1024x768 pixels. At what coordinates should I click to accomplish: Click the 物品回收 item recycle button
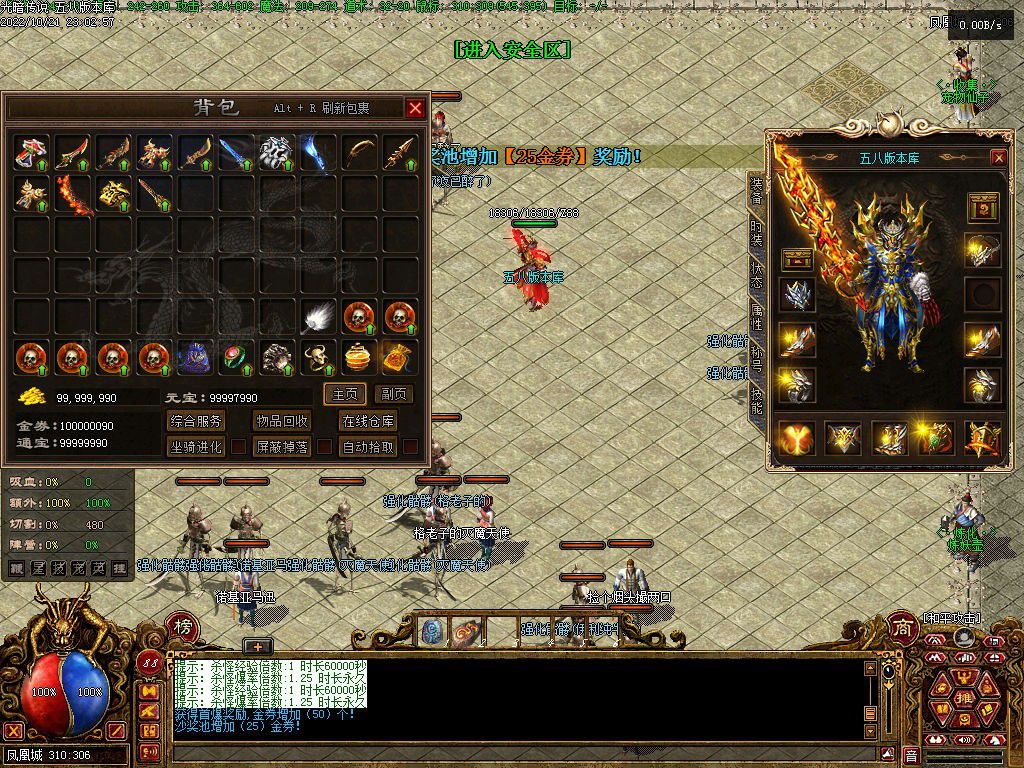pos(282,421)
